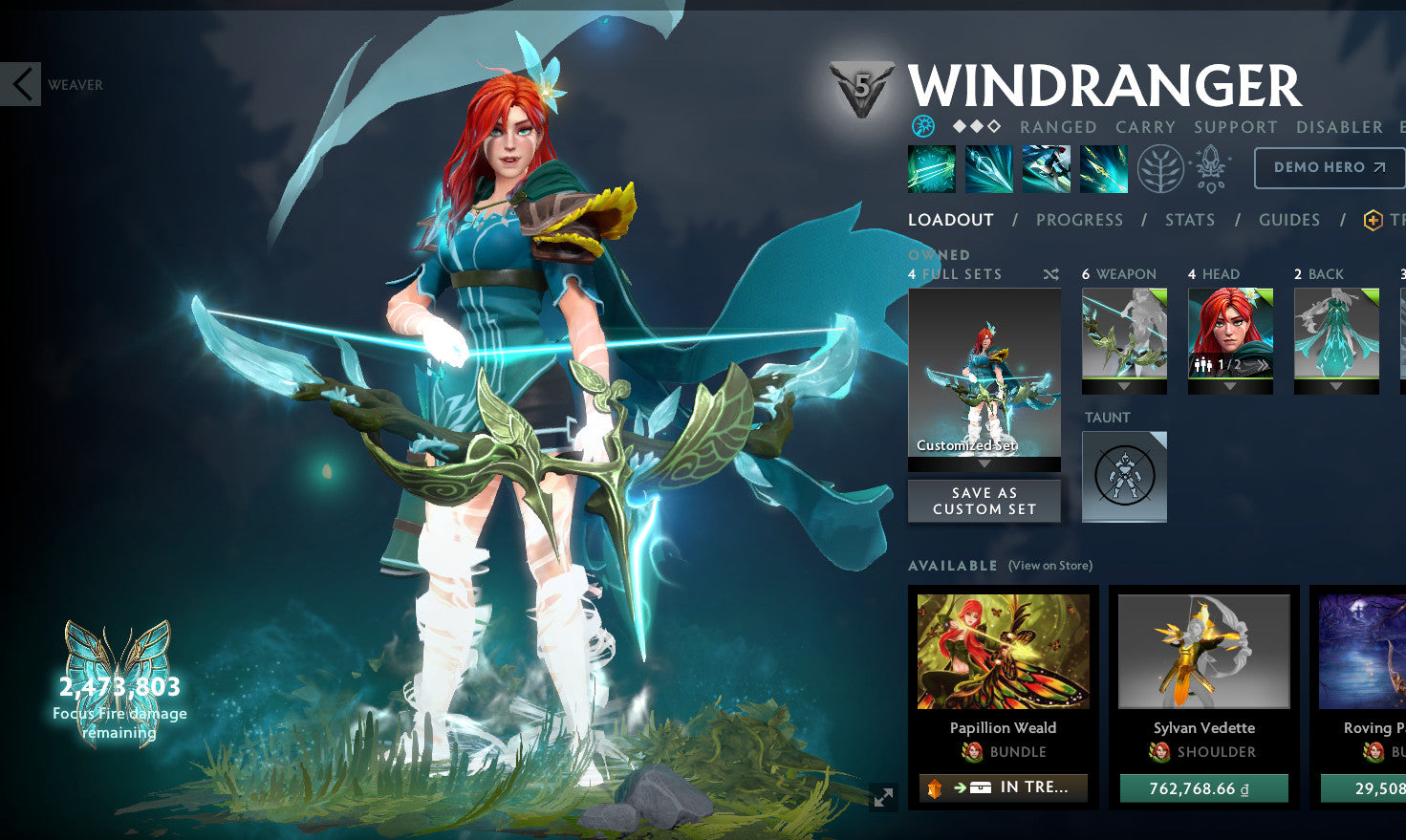Screen dimensions: 1406x840
Task: Switch to the Stats tab
Action: [1190, 219]
